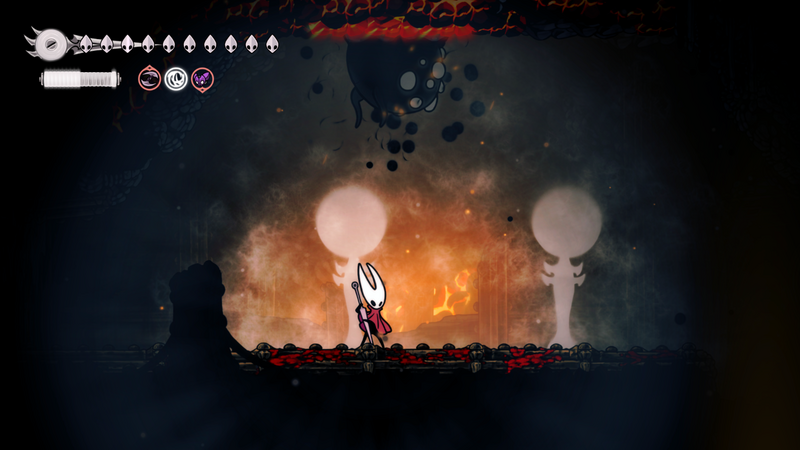This screenshot has width=800, height=450.
Task: Choose the purple winged creature tool icon
Action: point(202,78)
